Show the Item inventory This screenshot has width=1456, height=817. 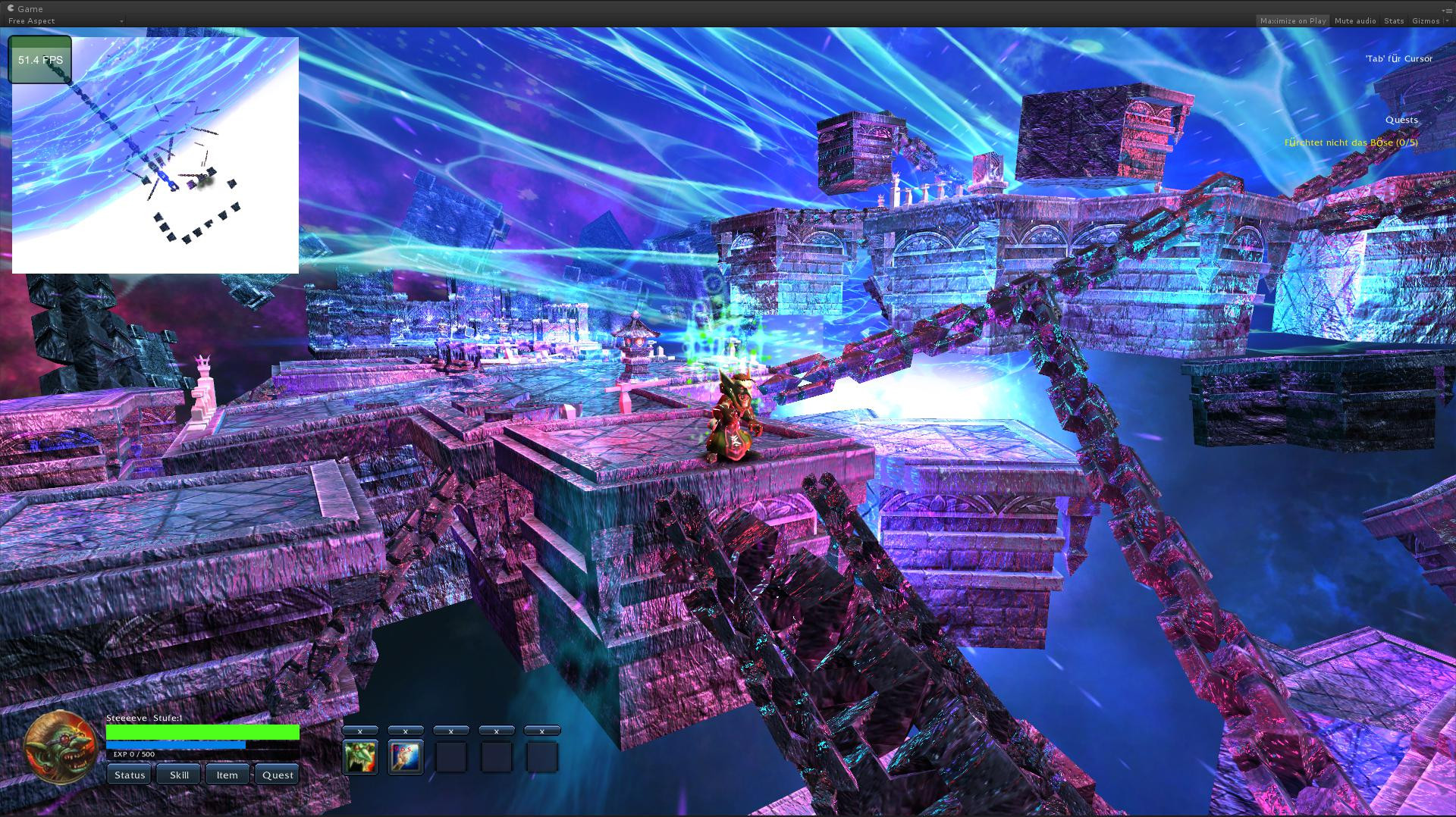click(x=227, y=775)
